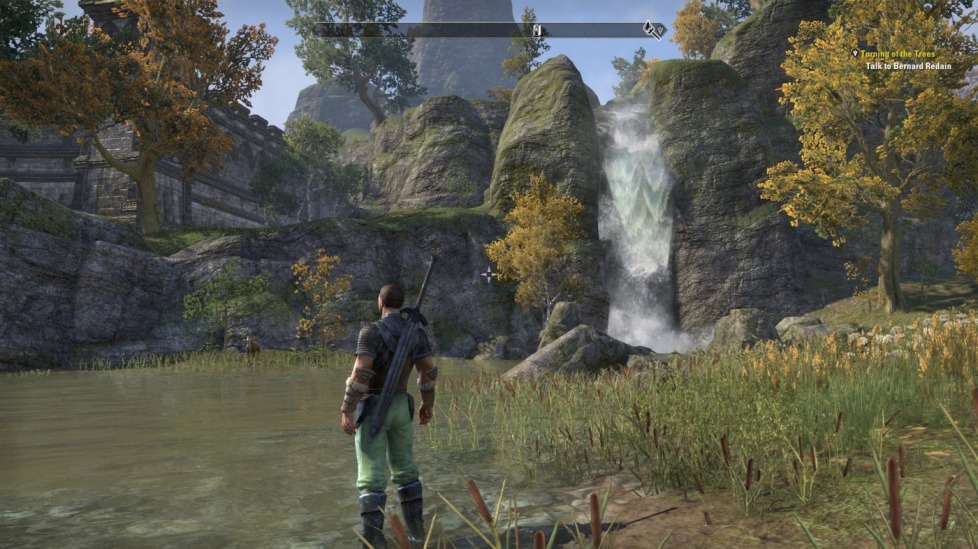
Task: Click the north marker on the compass
Action: point(537,30)
